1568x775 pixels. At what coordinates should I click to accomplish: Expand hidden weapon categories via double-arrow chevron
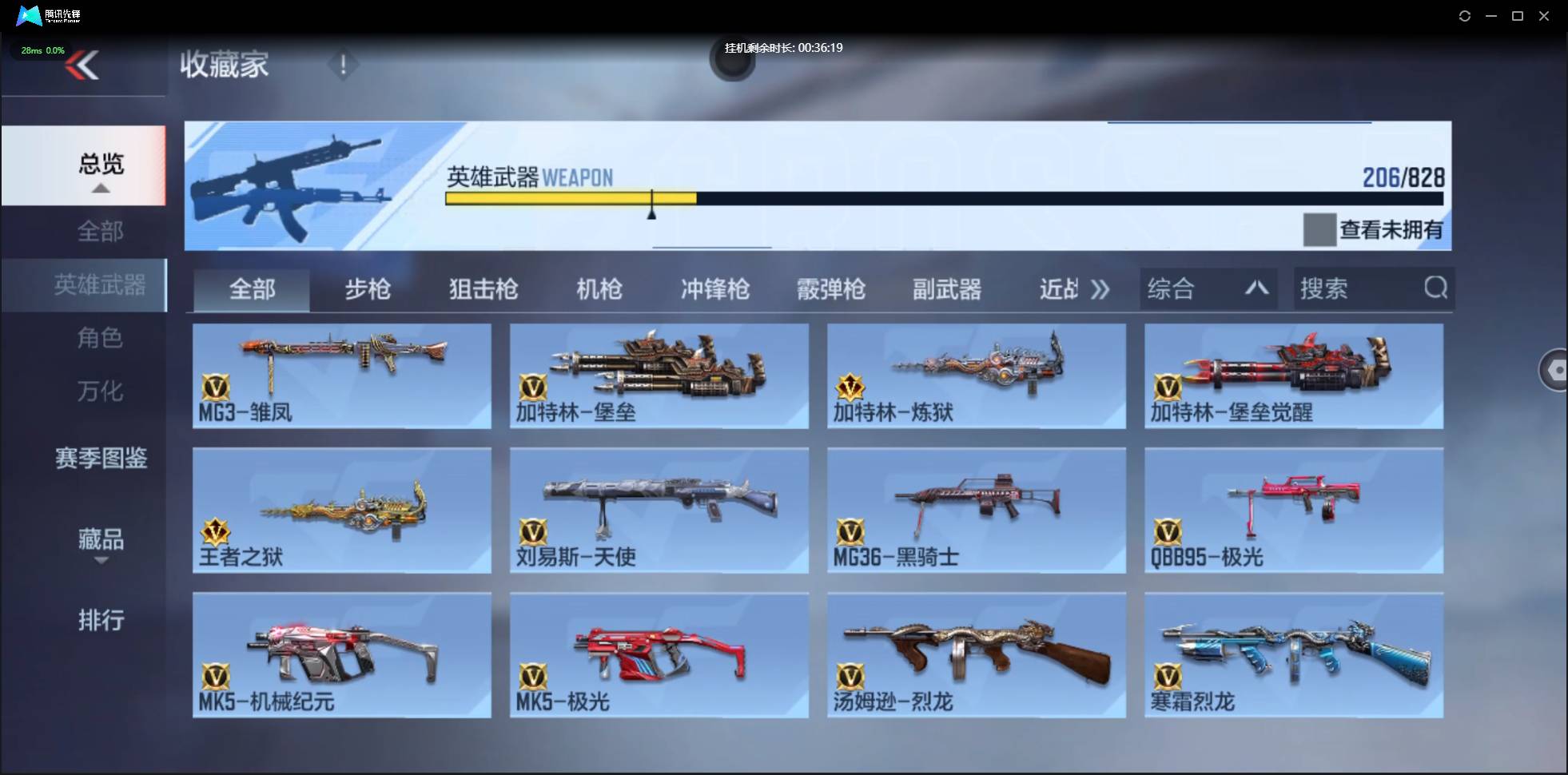tap(1101, 289)
